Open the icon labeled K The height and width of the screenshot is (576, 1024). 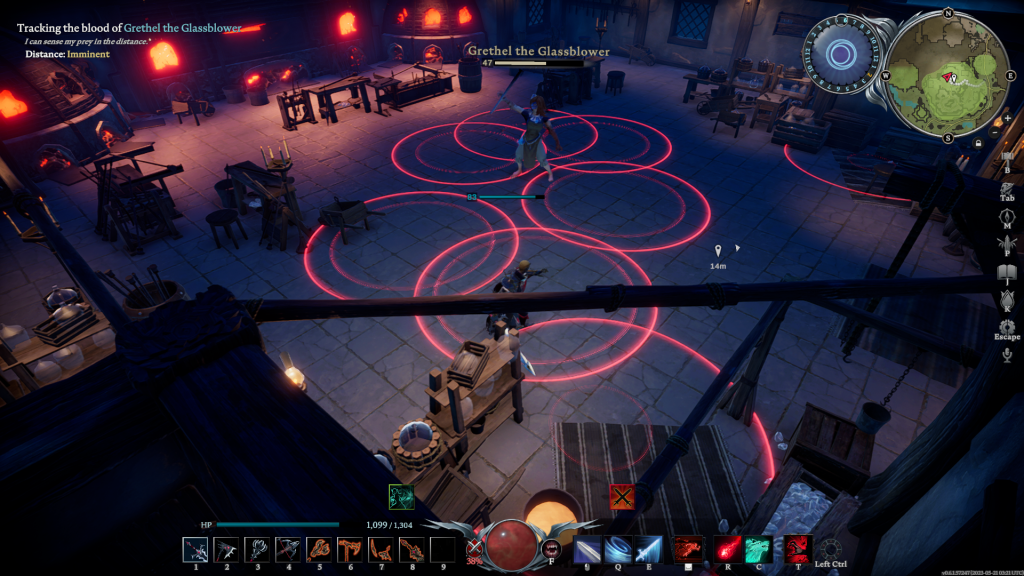(1007, 299)
